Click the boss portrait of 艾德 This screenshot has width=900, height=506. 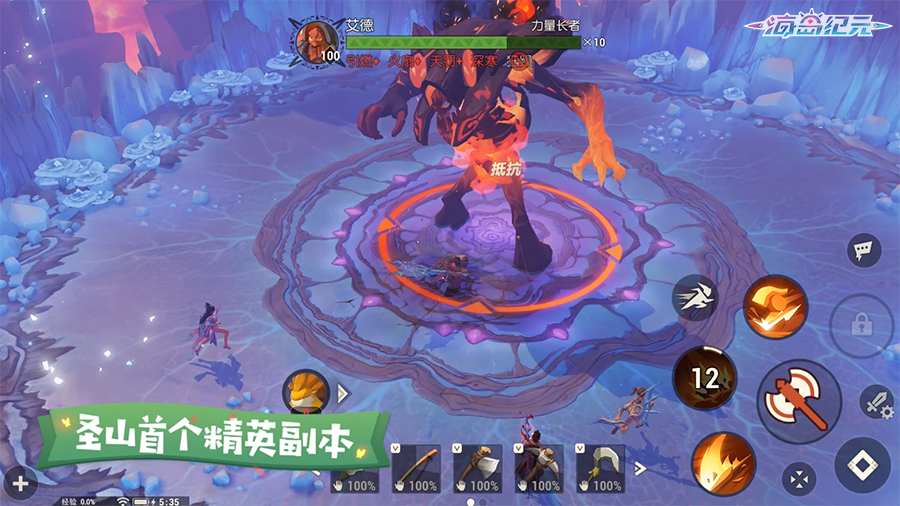pos(318,42)
